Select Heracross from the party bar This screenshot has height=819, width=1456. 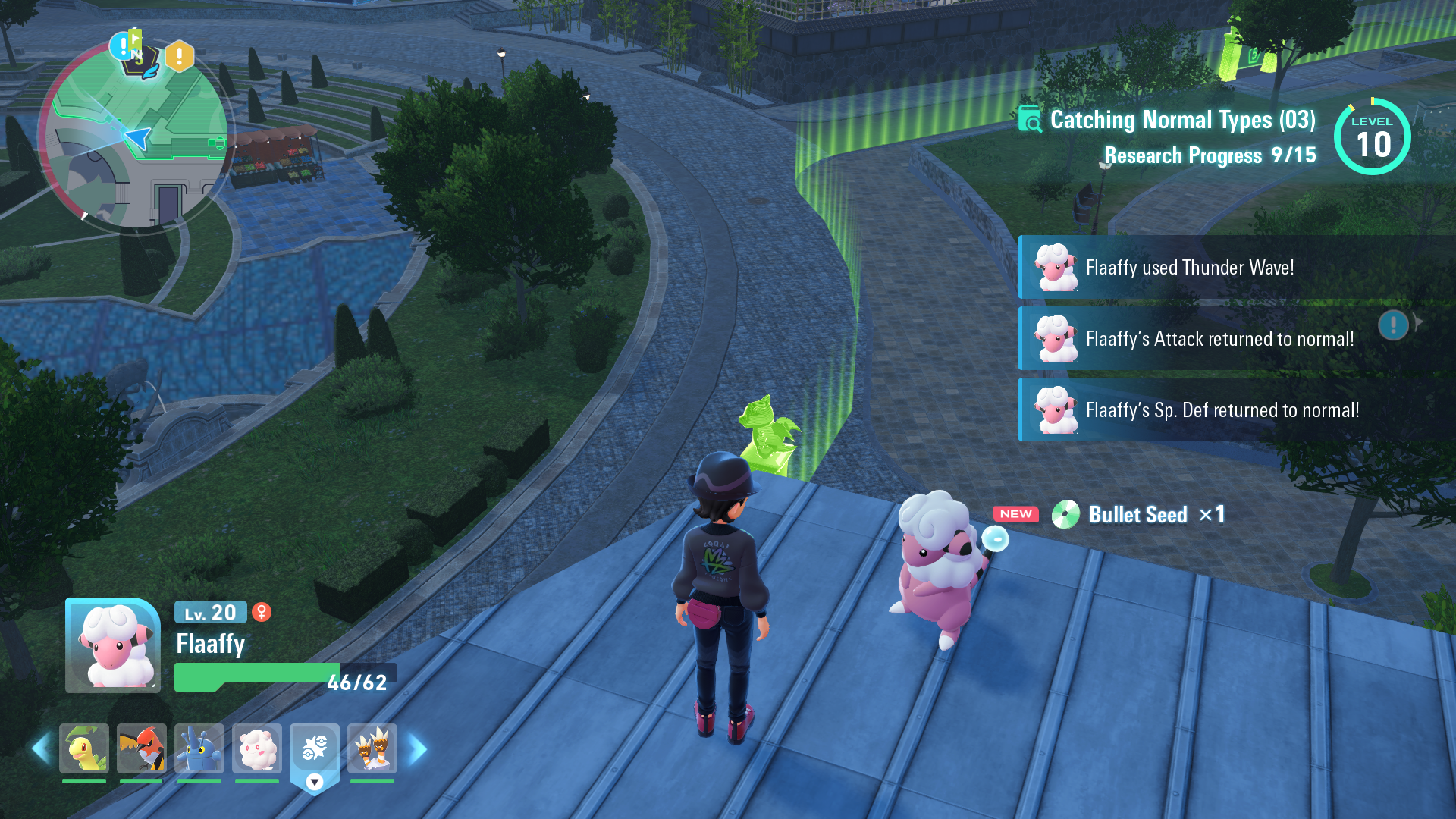[x=199, y=748]
